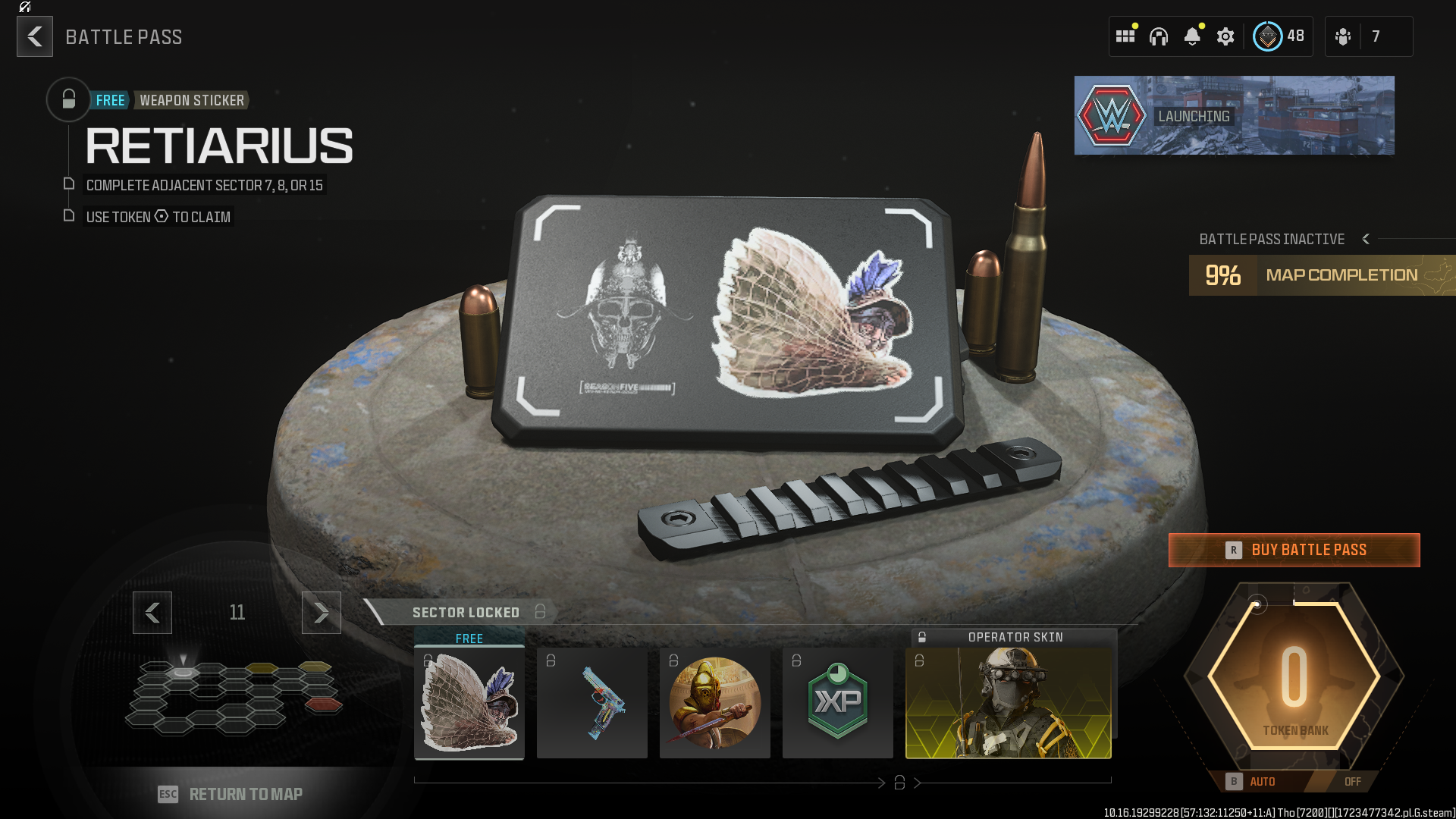Go back from the Battle Pass screen
The image size is (1456, 819).
[x=35, y=36]
